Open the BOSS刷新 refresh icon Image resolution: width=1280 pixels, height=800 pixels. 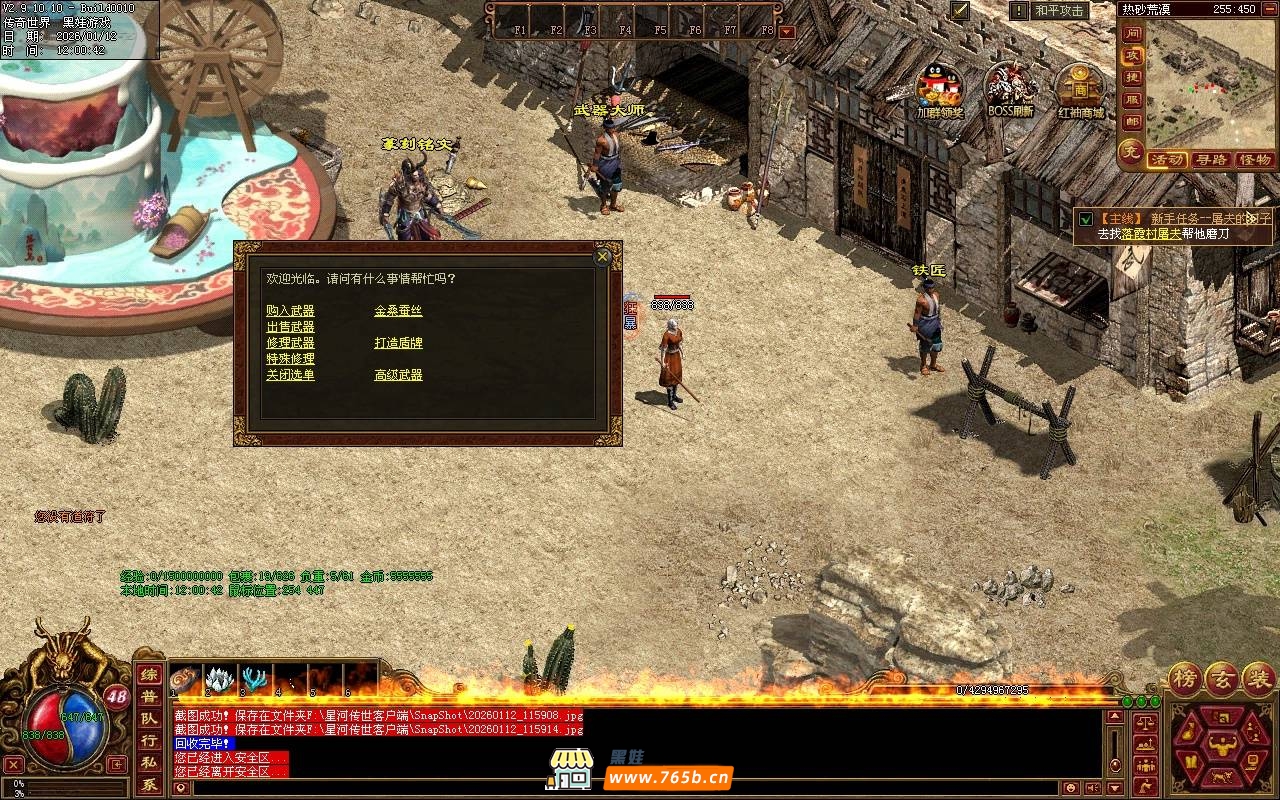click(1010, 86)
